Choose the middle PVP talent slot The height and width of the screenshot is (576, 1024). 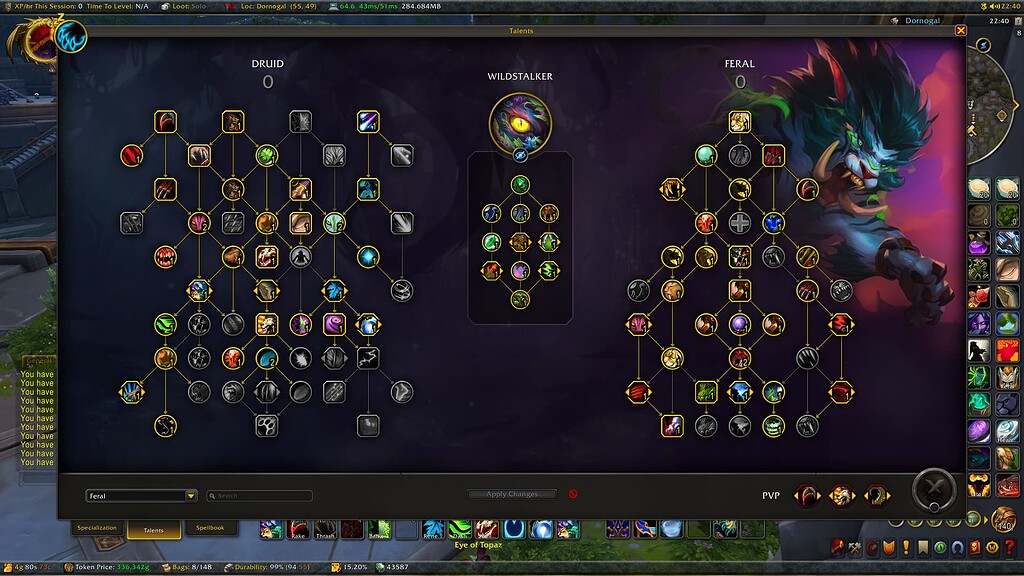[x=842, y=495]
